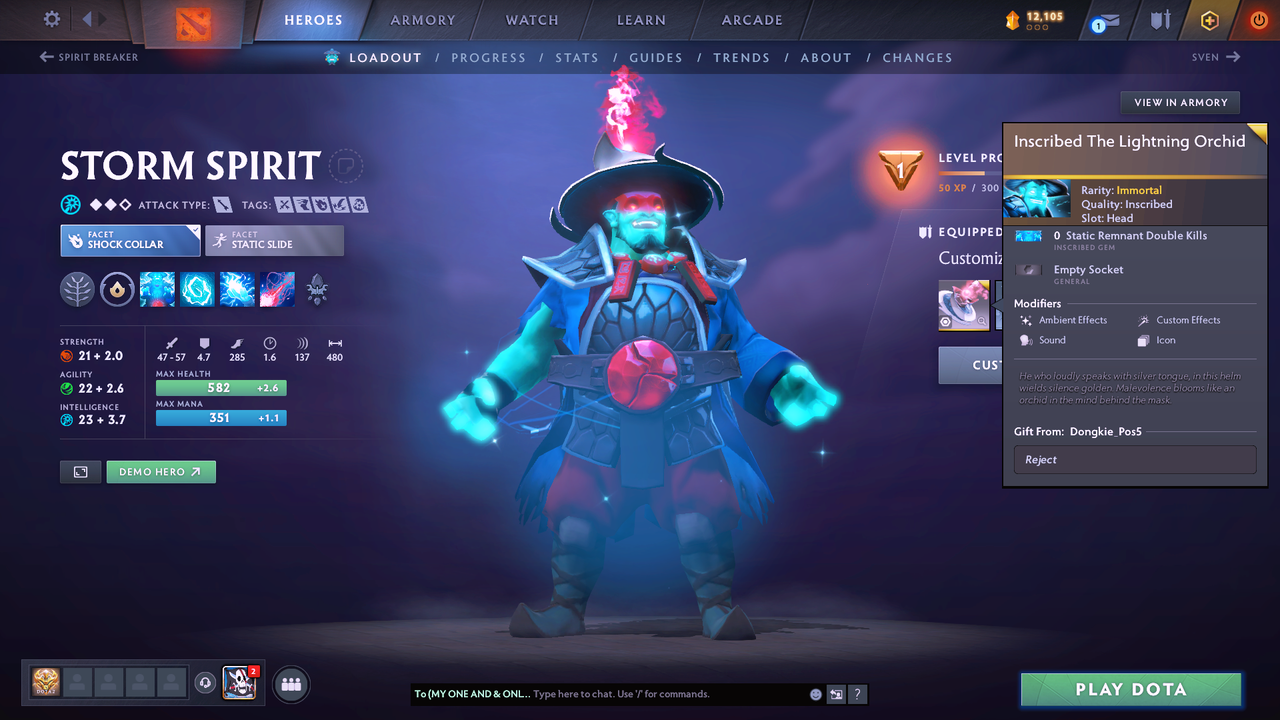Open the WATCH menu
The image size is (1280, 720).
[531, 19]
